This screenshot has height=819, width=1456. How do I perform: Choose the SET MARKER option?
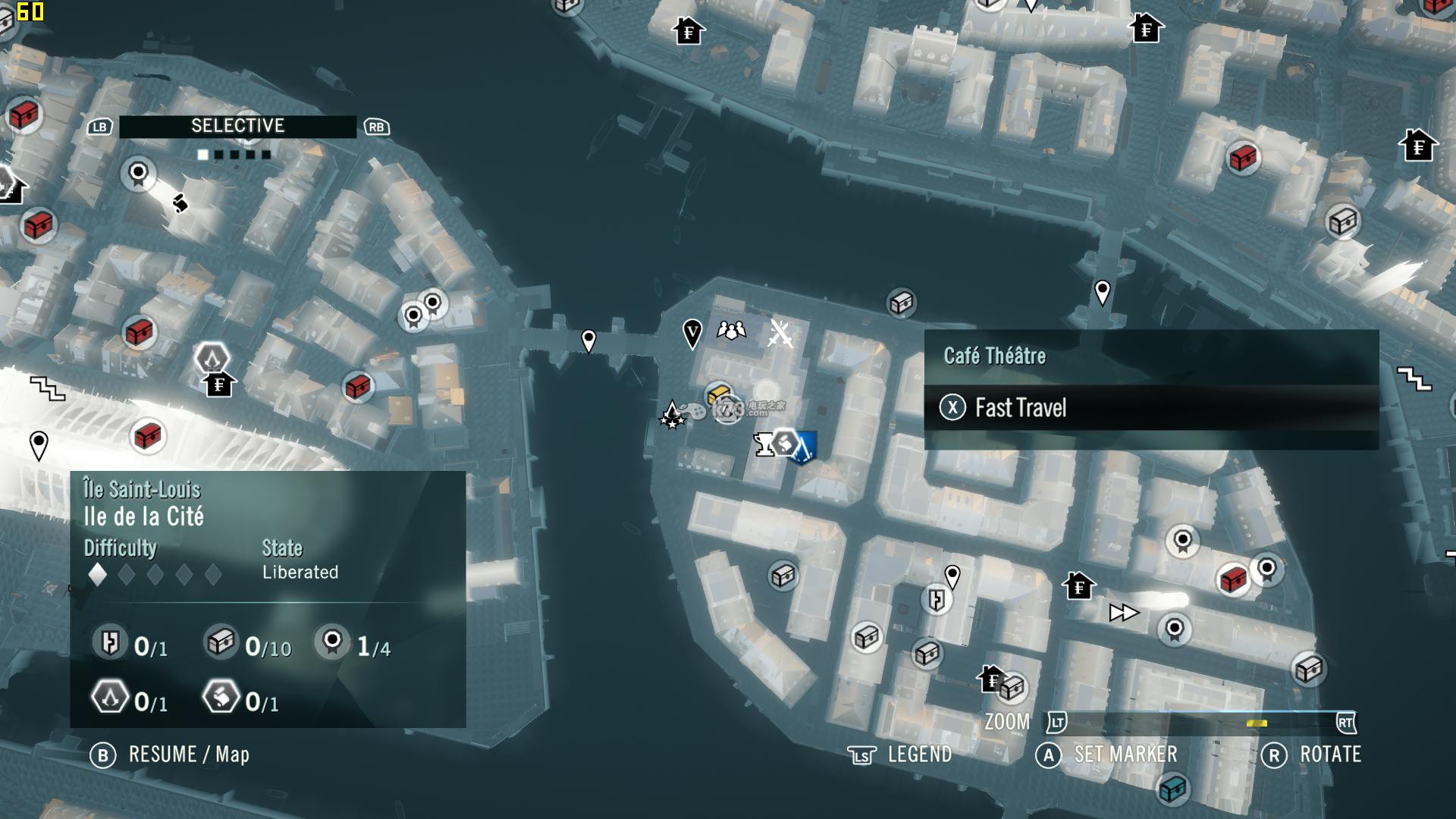click(x=1125, y=755)
